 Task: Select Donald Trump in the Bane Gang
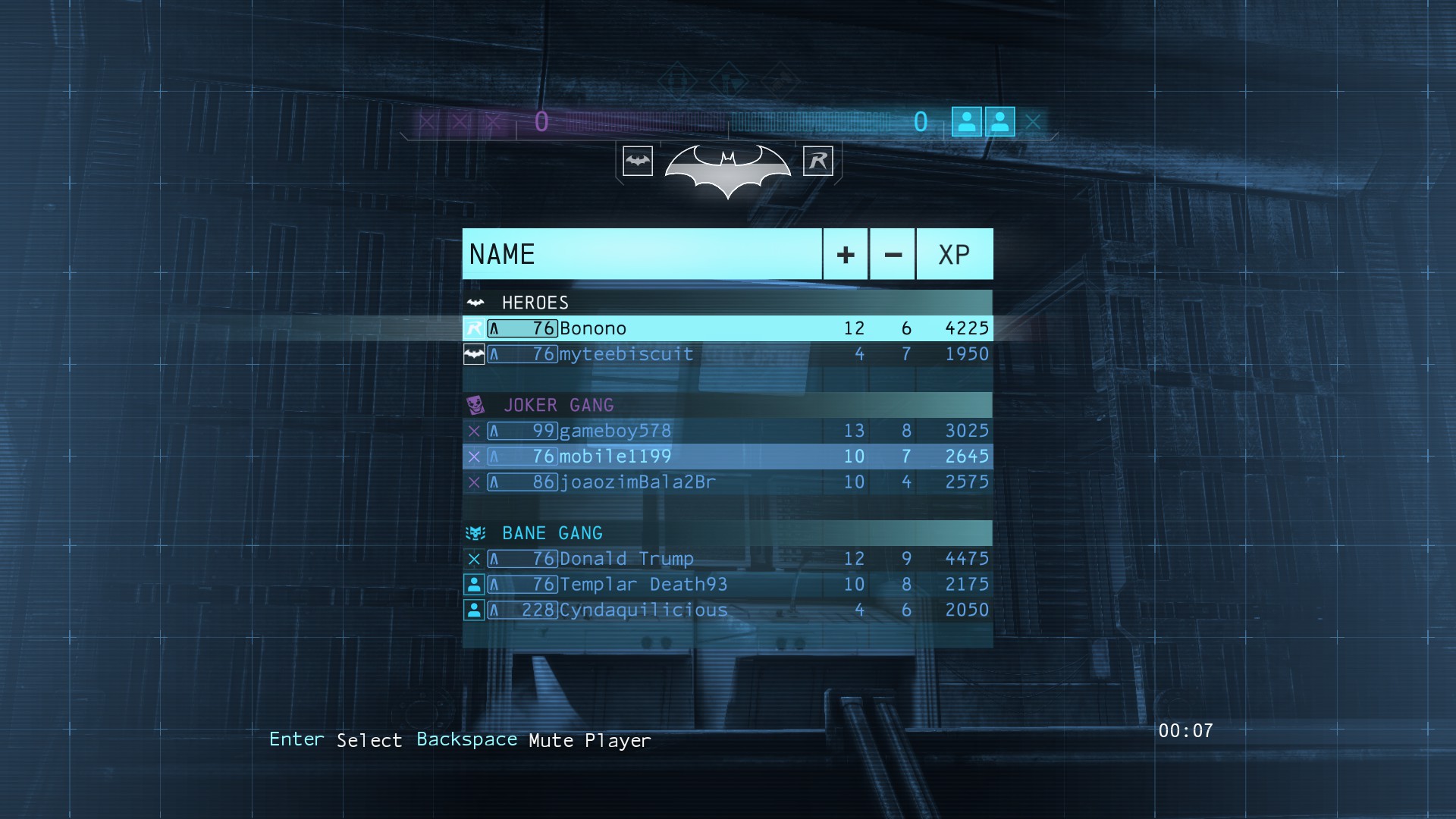click(726, 559)
